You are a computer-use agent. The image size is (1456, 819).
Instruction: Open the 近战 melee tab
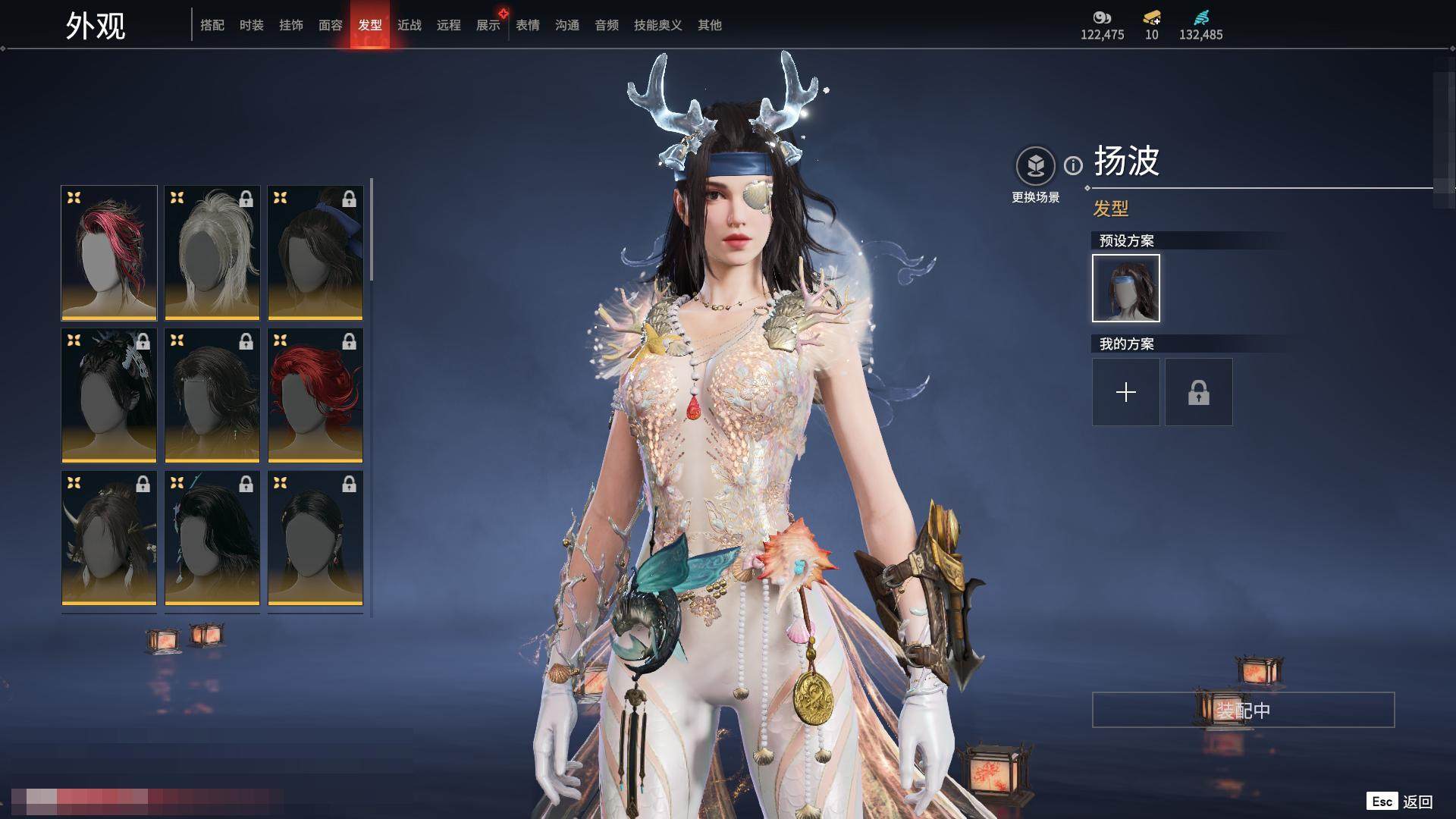(409, 26)
